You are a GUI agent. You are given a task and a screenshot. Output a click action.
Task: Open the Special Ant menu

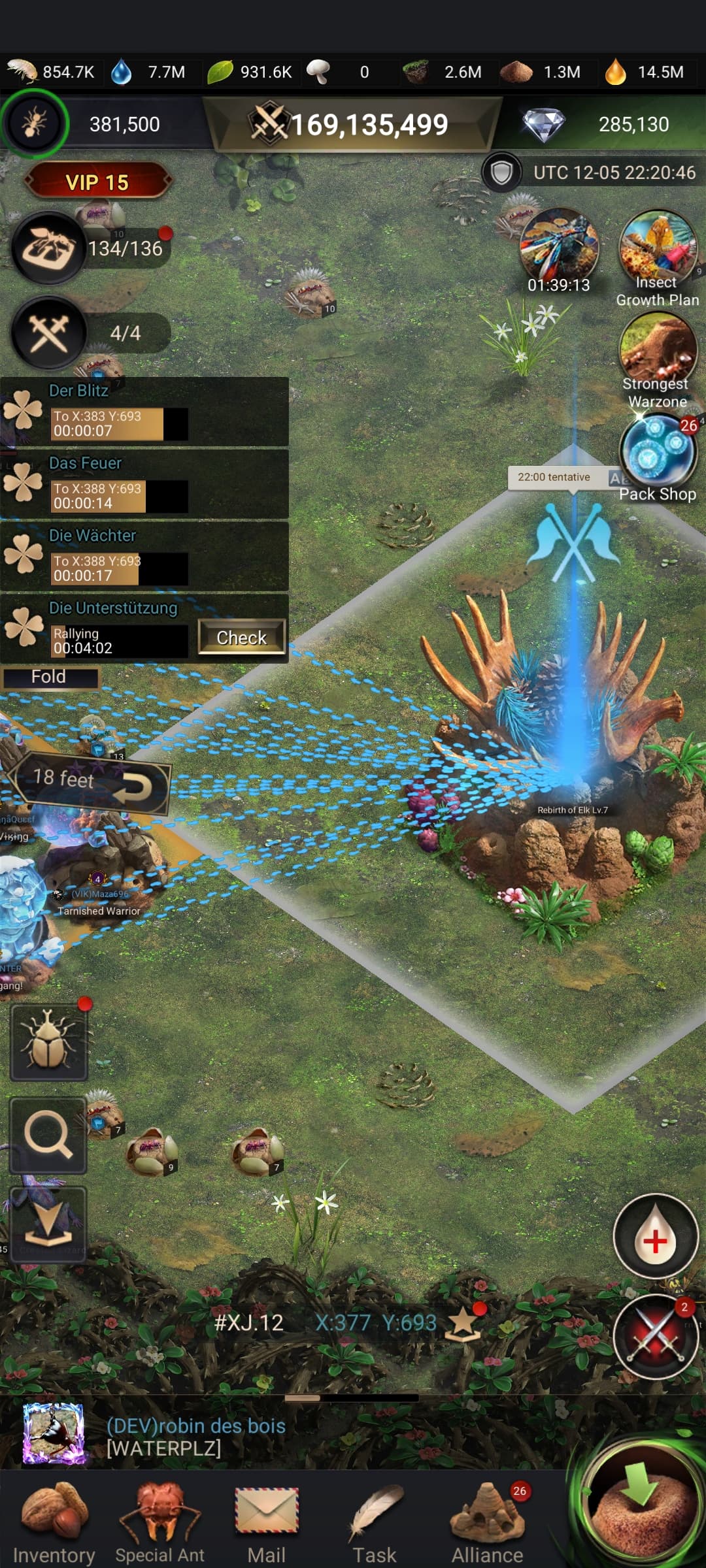[160, 1518]
